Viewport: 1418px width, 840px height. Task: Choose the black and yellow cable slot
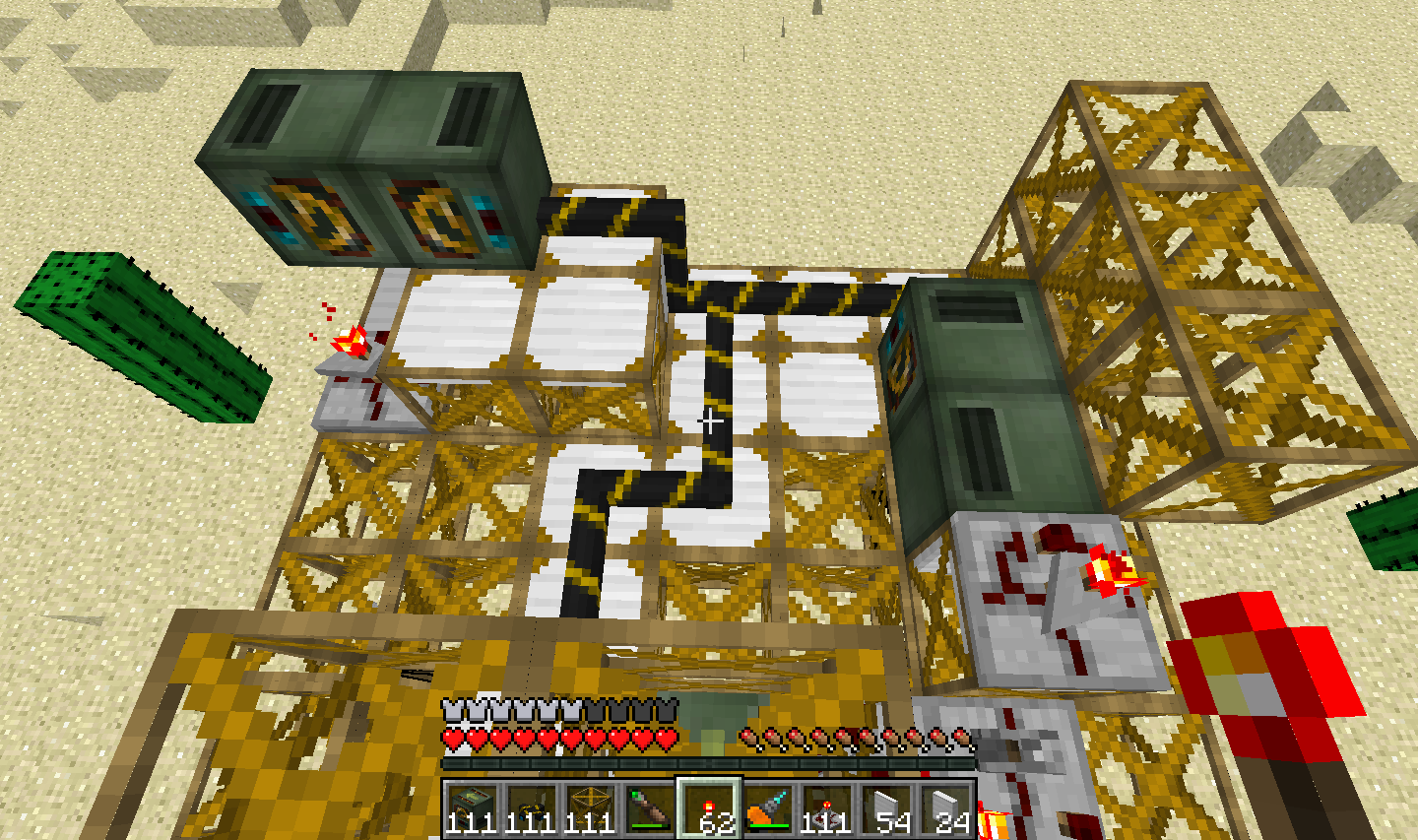click(x=530, y=809)
